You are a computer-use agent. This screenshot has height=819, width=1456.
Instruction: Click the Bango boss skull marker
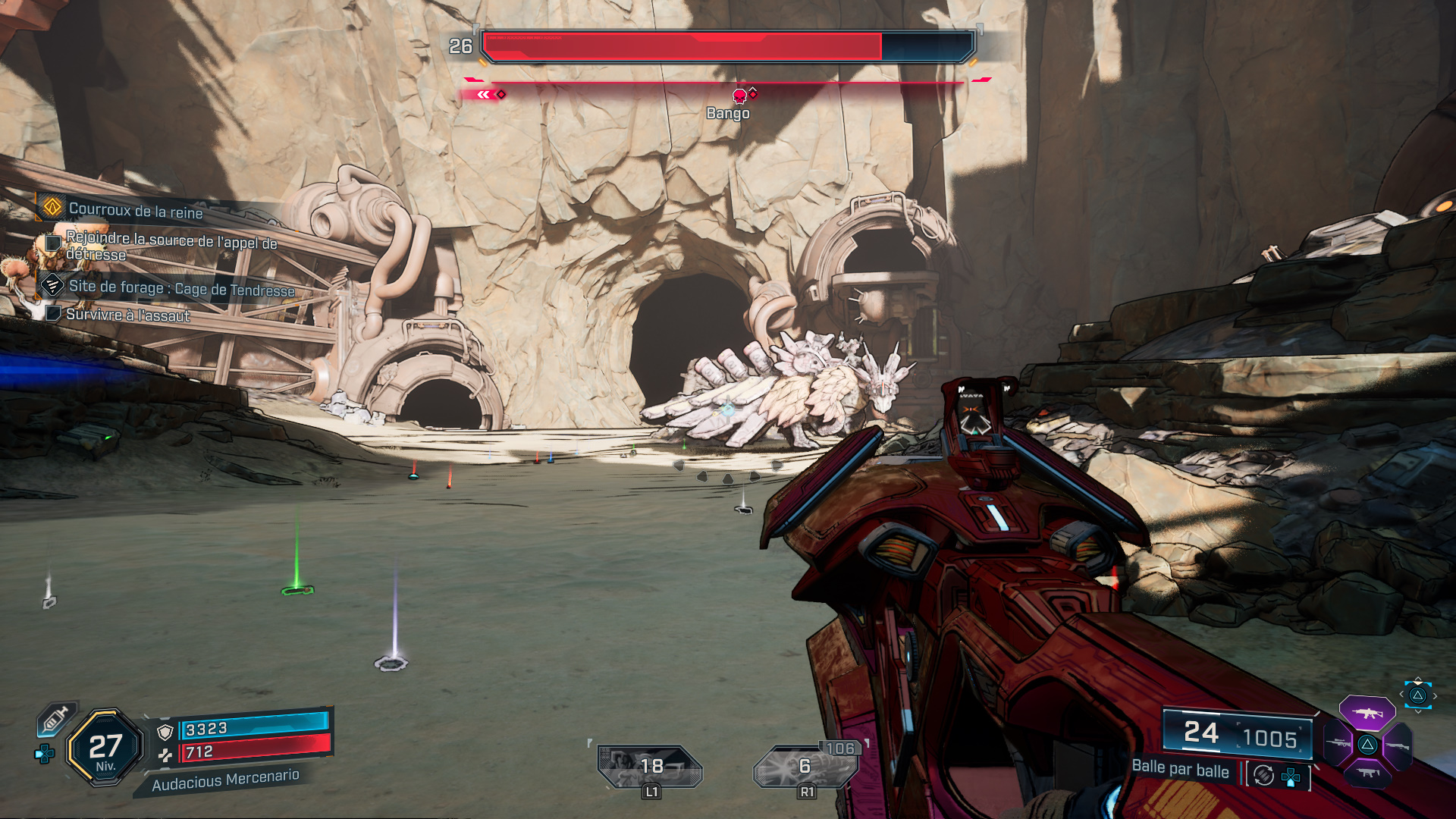coord(739,96)
